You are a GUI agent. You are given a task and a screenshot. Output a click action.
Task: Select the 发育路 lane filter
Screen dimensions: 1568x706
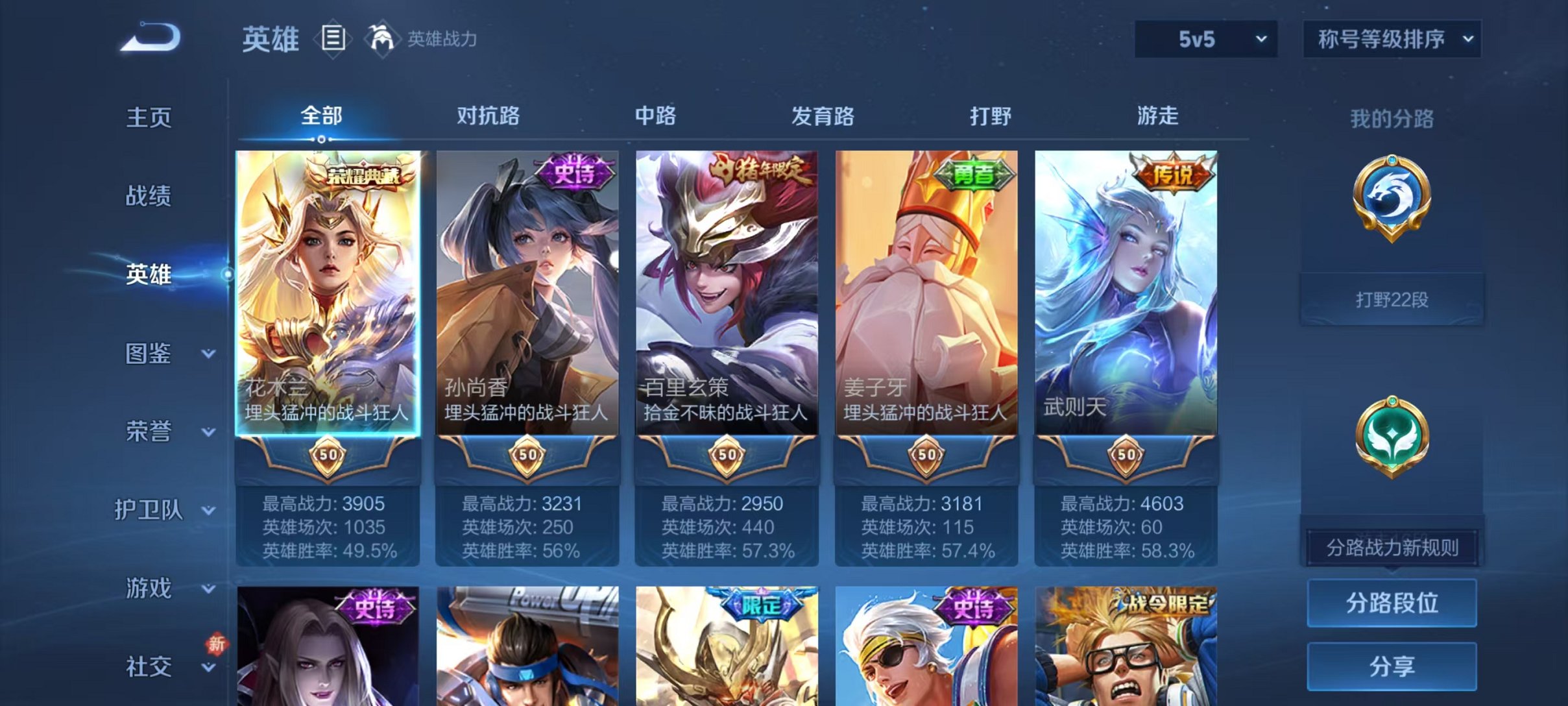coord(821,116)
